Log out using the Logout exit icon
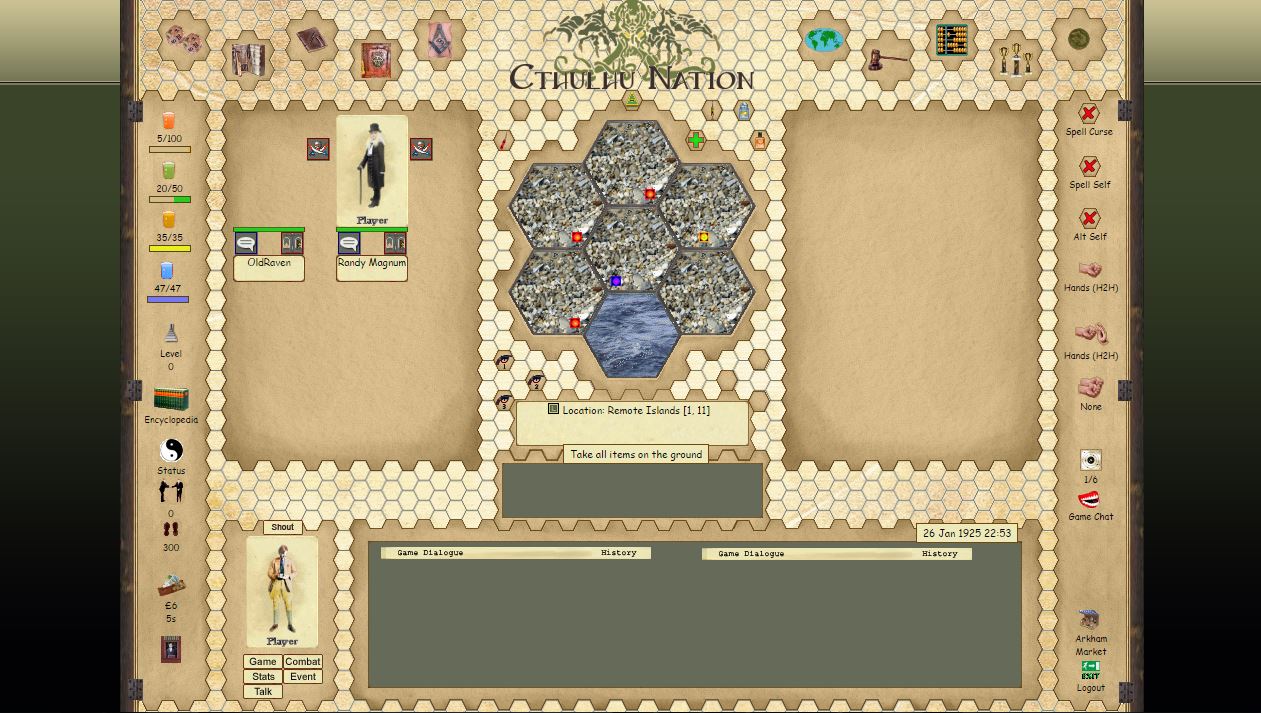1261x713 pixels. click(1090, 670)
